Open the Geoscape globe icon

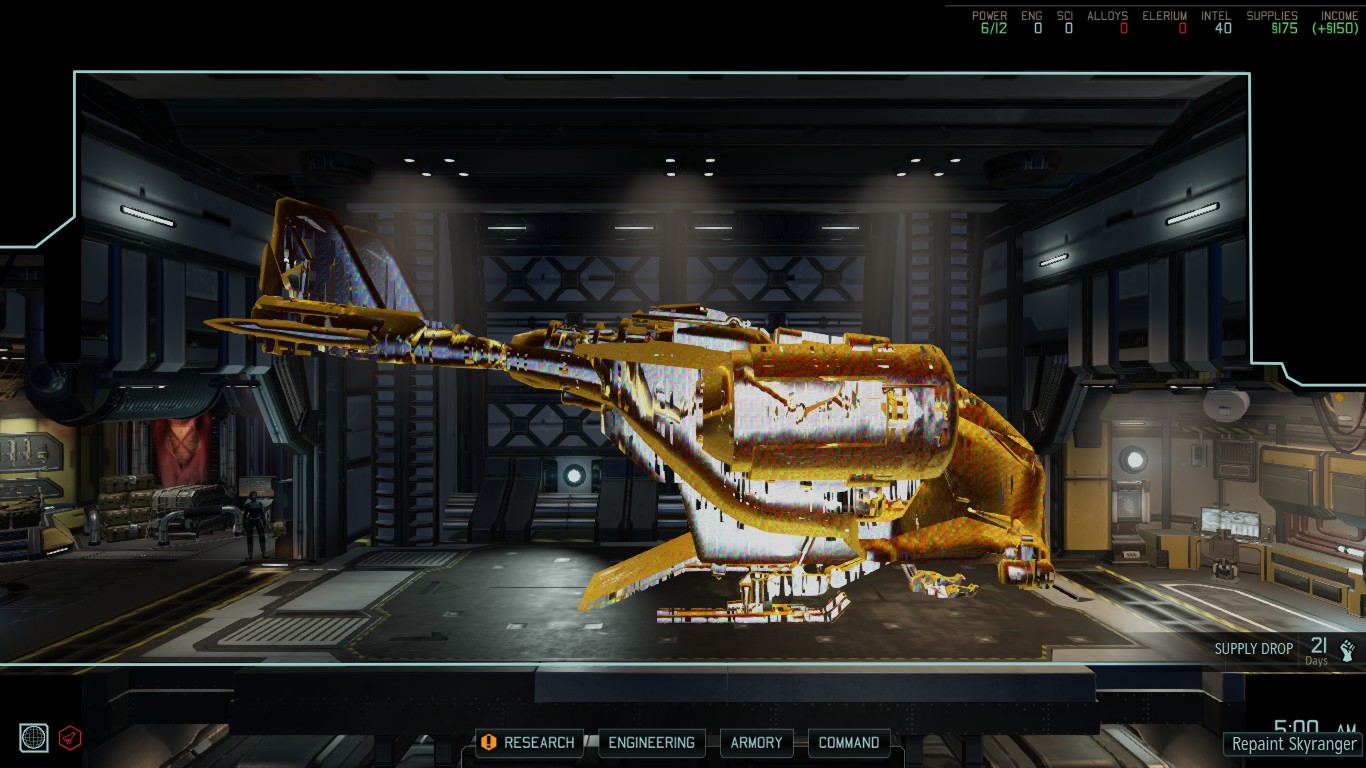tap(34, 738)
